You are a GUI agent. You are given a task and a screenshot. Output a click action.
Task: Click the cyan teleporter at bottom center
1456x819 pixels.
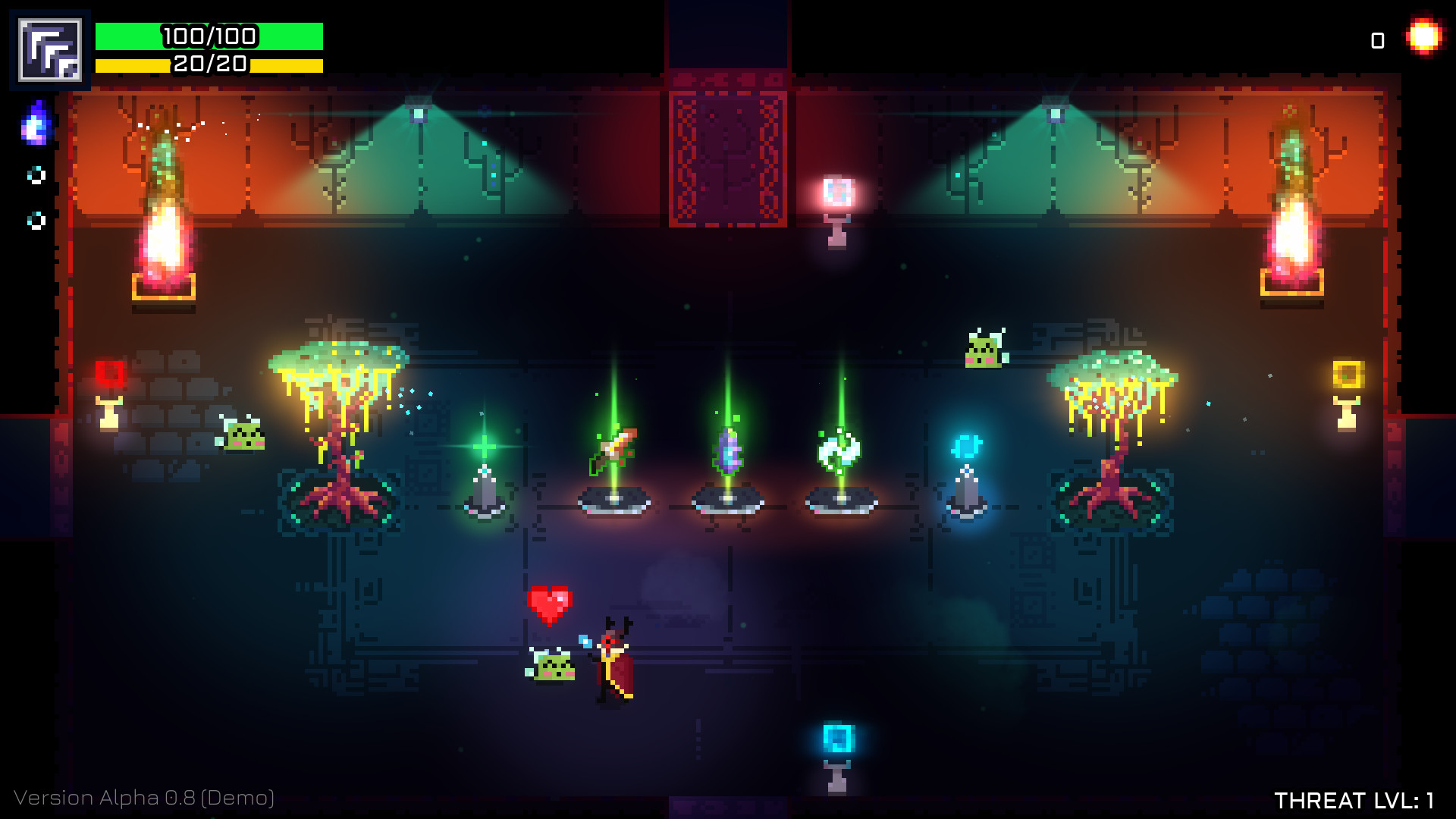pos(837,739)
